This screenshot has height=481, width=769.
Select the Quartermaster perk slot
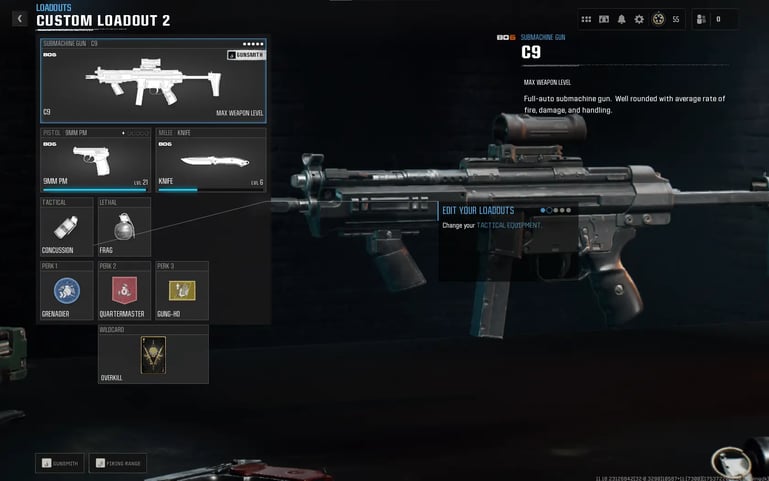pyautogui.click(x=124, y=292)
